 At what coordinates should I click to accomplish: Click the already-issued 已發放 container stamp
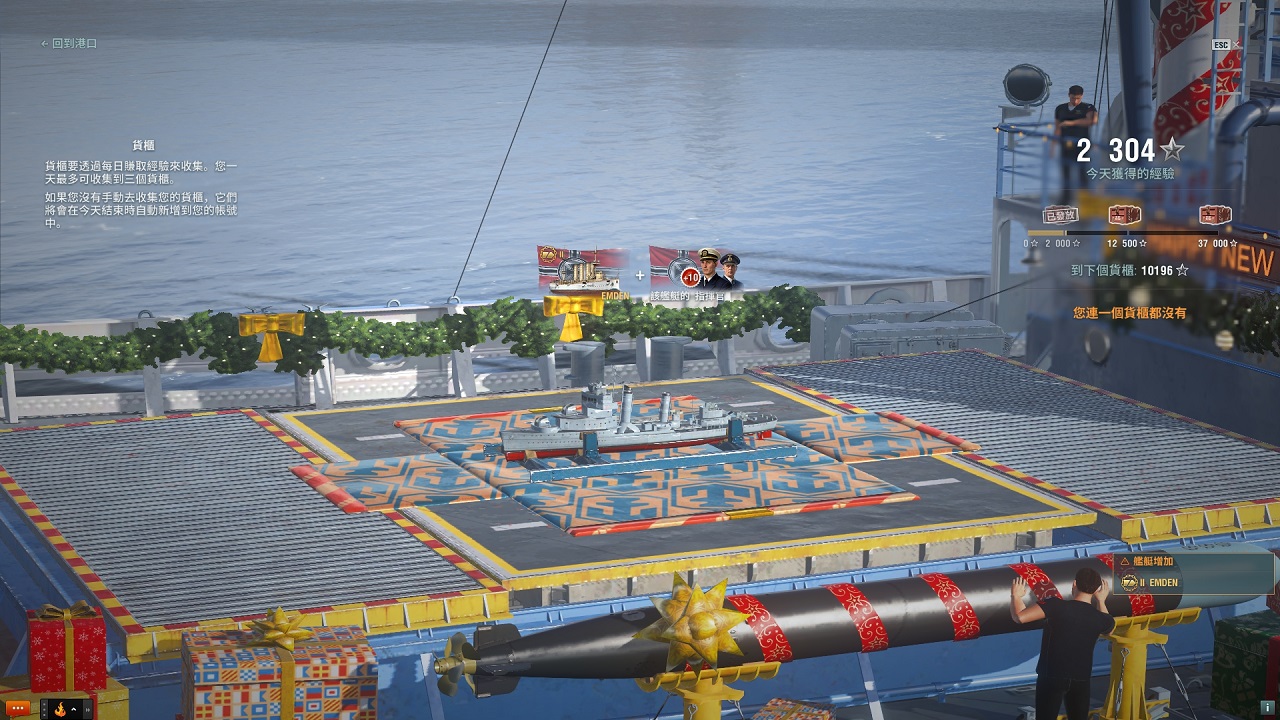click(x=1059, y=215)
